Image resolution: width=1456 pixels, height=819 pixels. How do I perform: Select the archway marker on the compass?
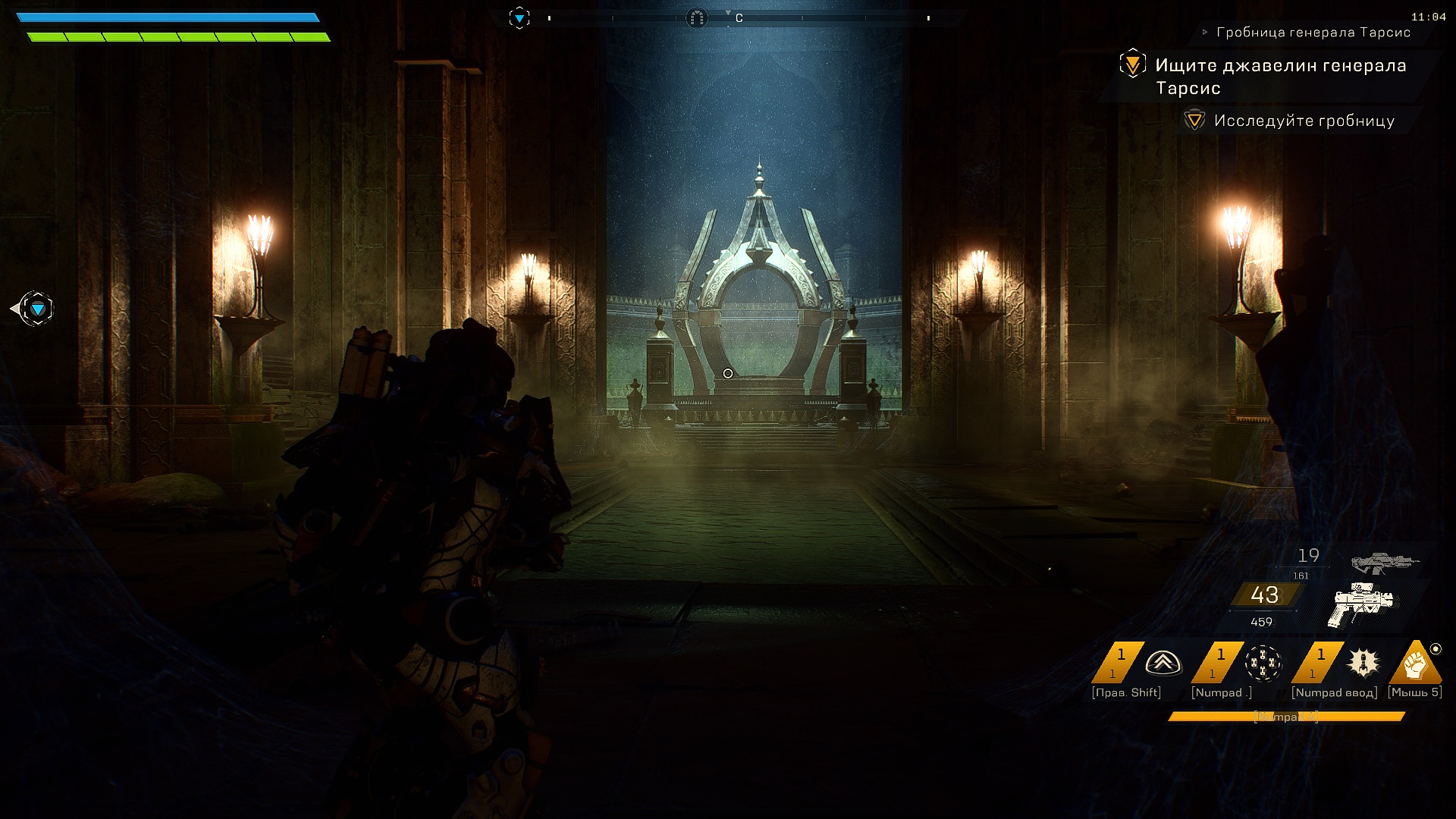pyautogui.click(x=696, y=17)
